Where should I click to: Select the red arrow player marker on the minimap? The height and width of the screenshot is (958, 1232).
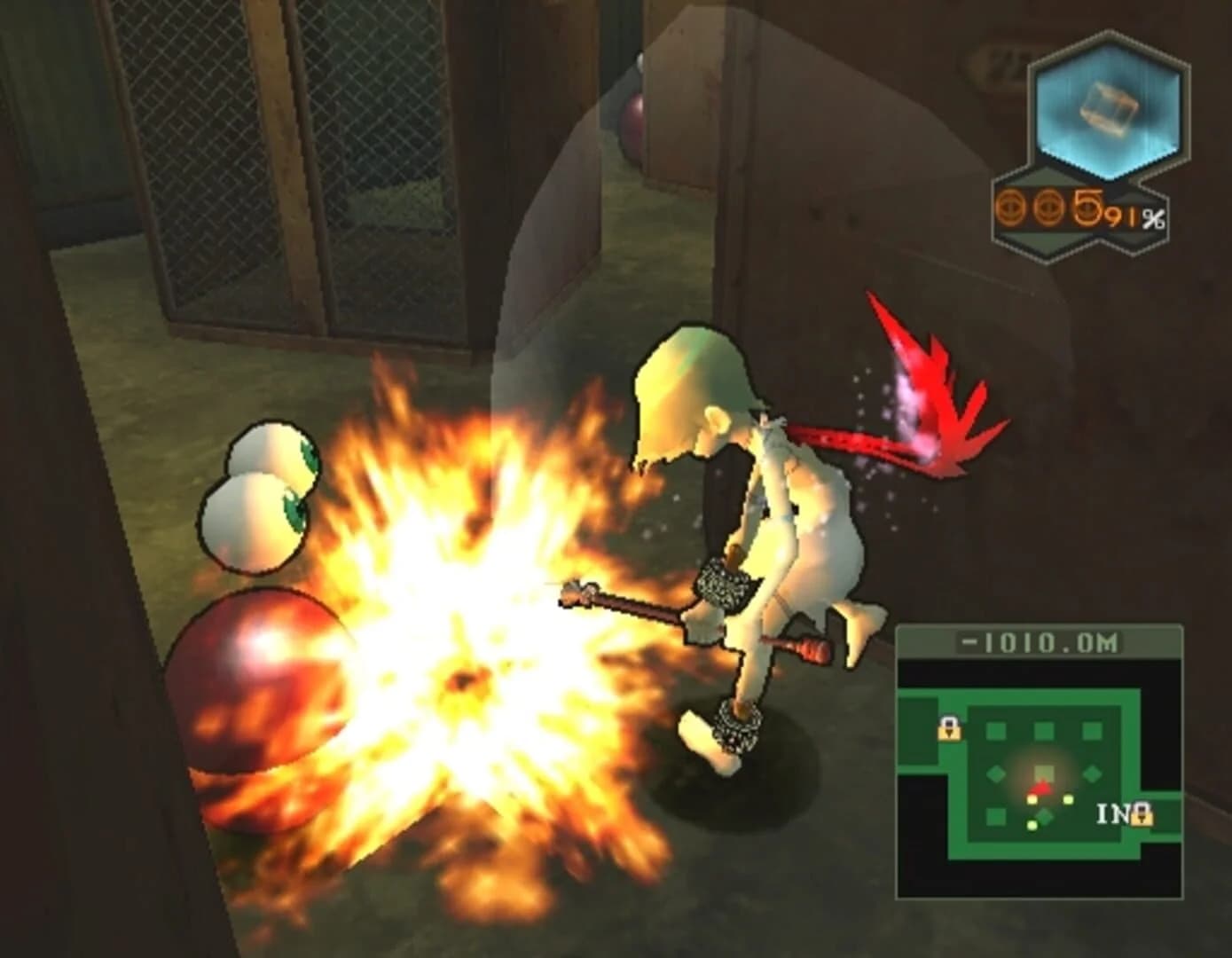point(1042,787)
